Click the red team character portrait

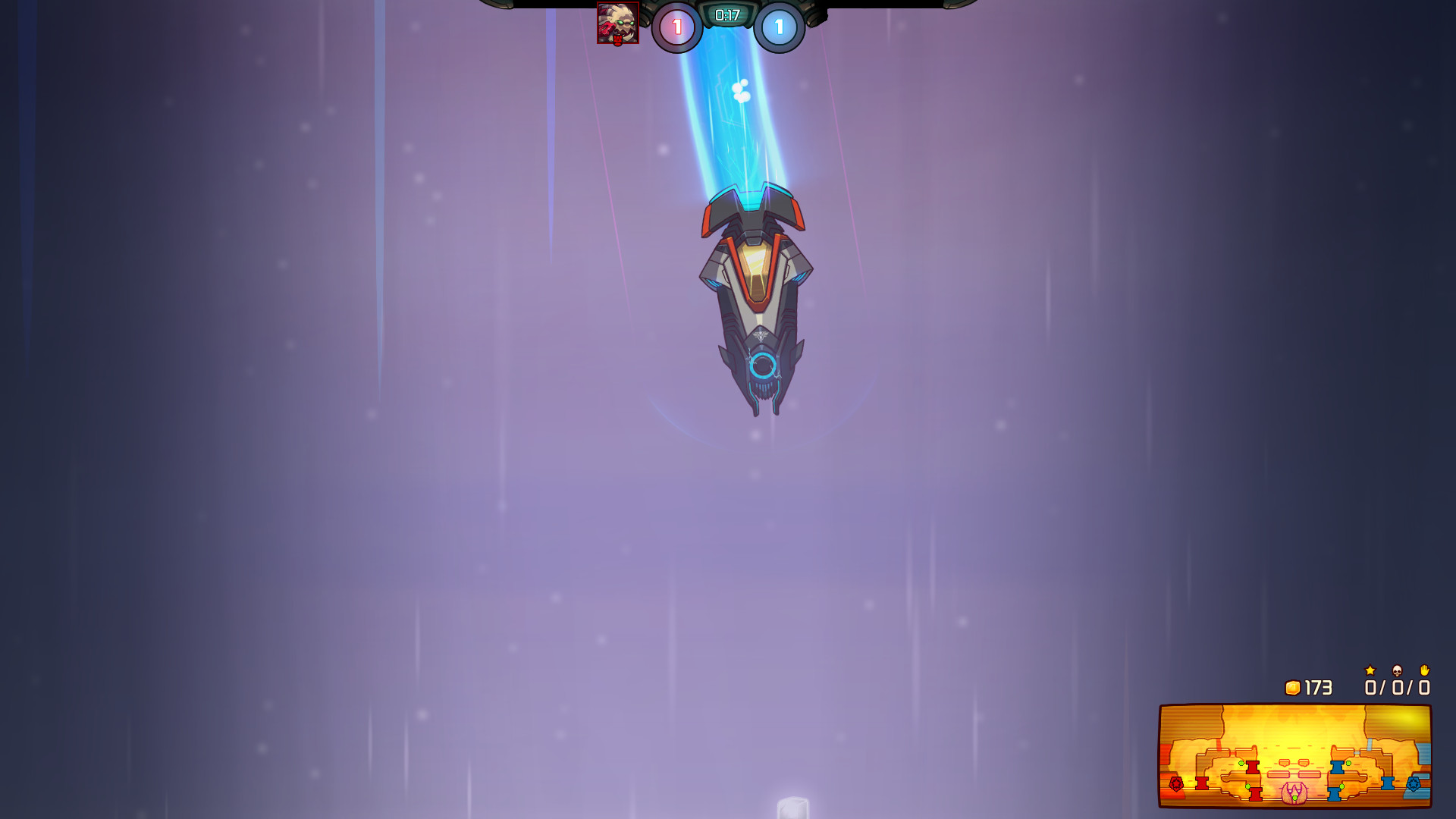point(618,22)
